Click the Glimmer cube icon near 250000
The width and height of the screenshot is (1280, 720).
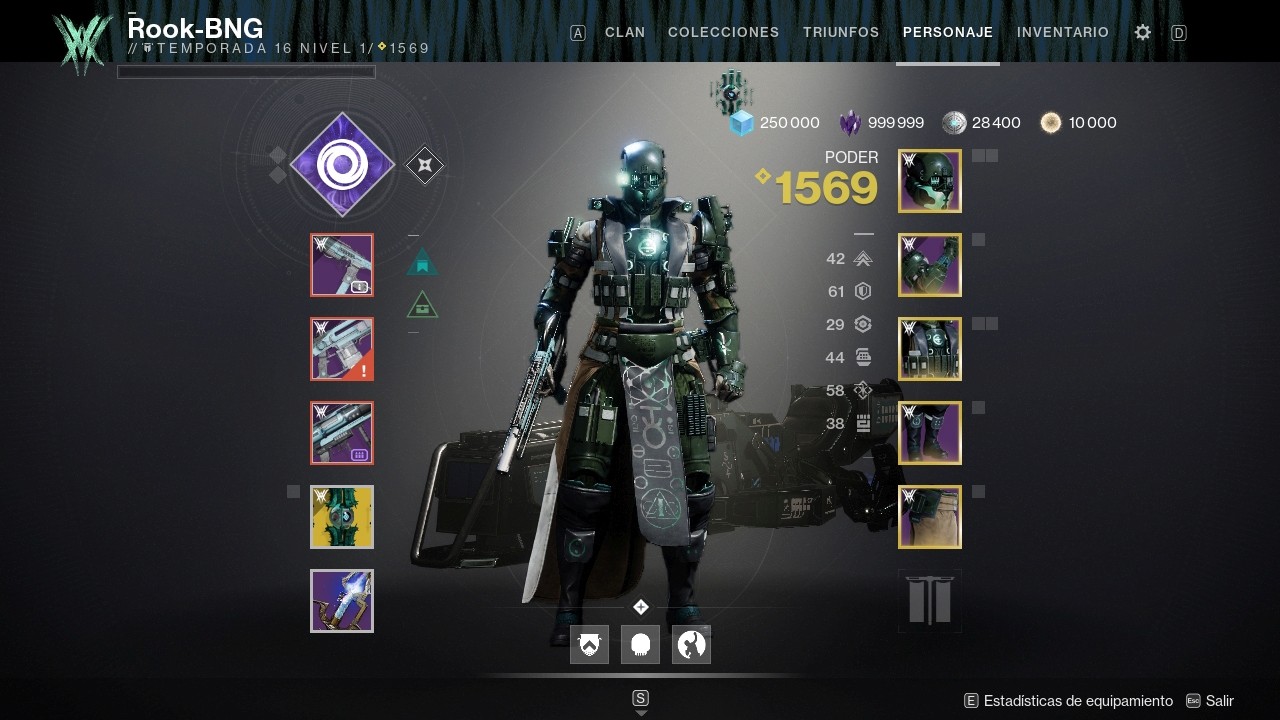742,122
